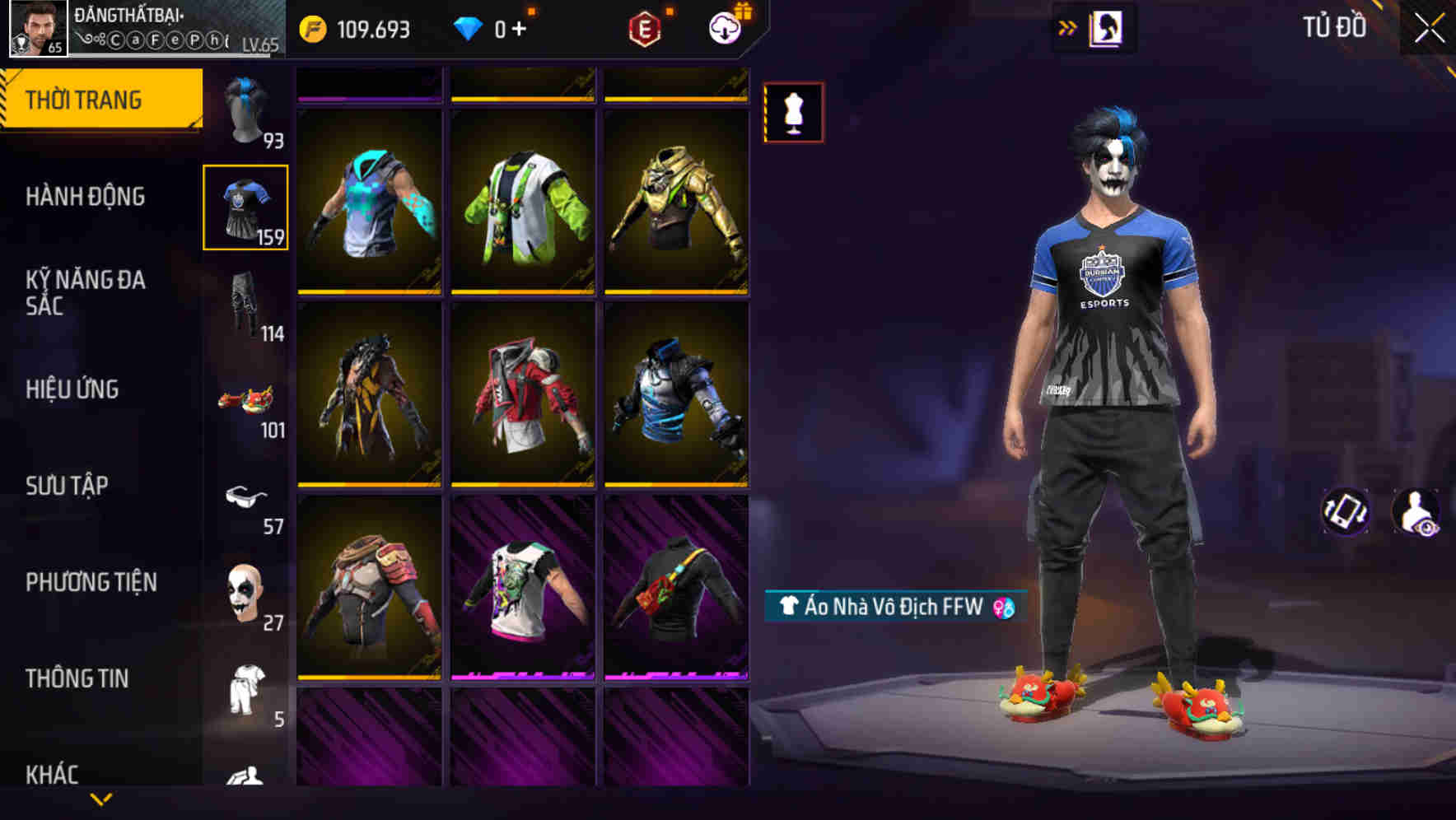Click the double arrow collapse chevron

tap(1068, 30)
